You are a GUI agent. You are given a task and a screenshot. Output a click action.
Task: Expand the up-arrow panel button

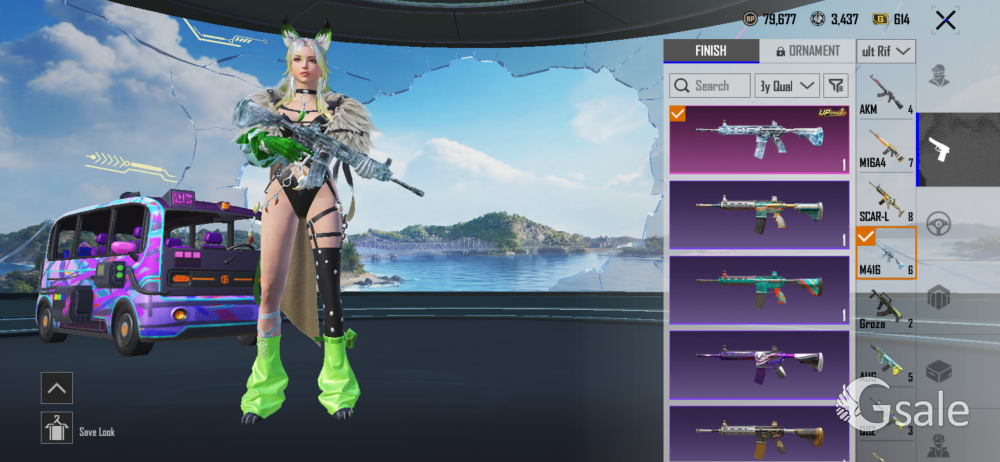point(56,388)
